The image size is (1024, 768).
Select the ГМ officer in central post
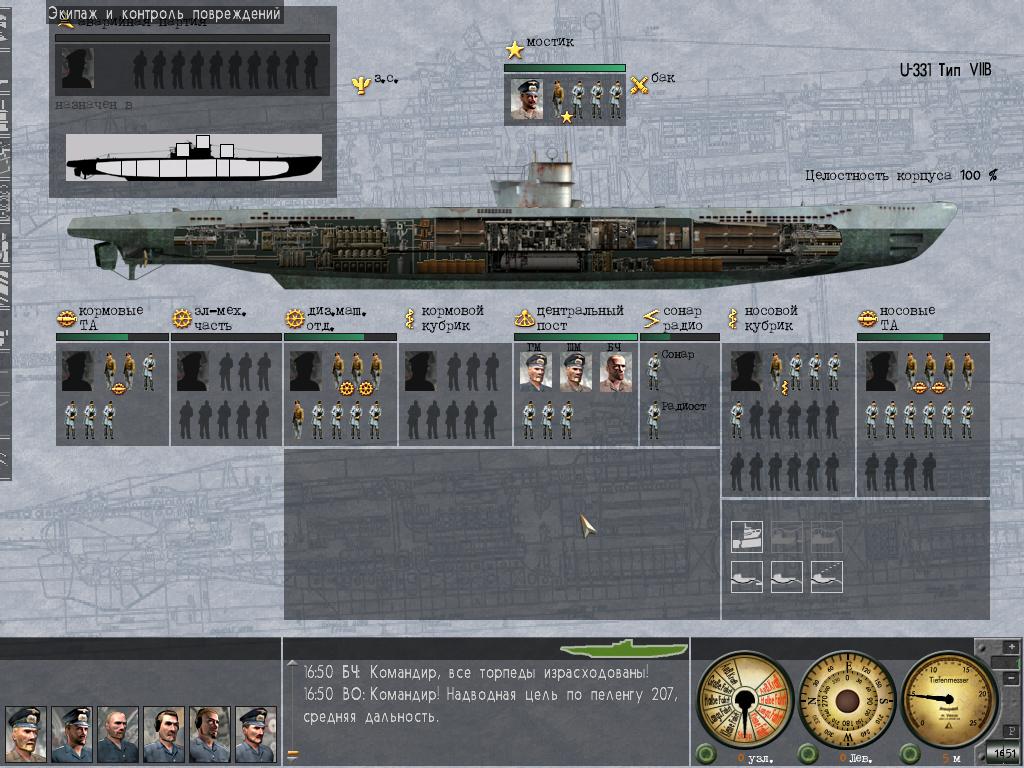[x=535, y=372]
